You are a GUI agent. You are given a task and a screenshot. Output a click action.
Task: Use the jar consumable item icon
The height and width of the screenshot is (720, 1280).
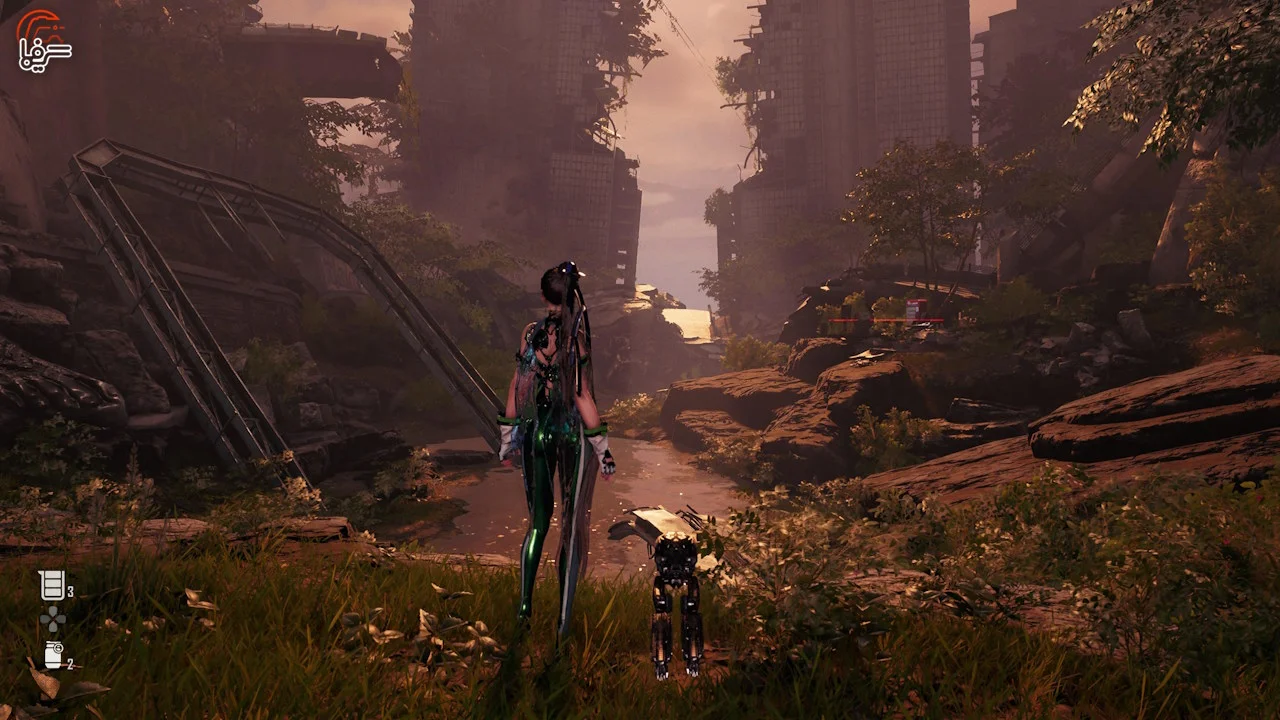click(x=53, y=655)
